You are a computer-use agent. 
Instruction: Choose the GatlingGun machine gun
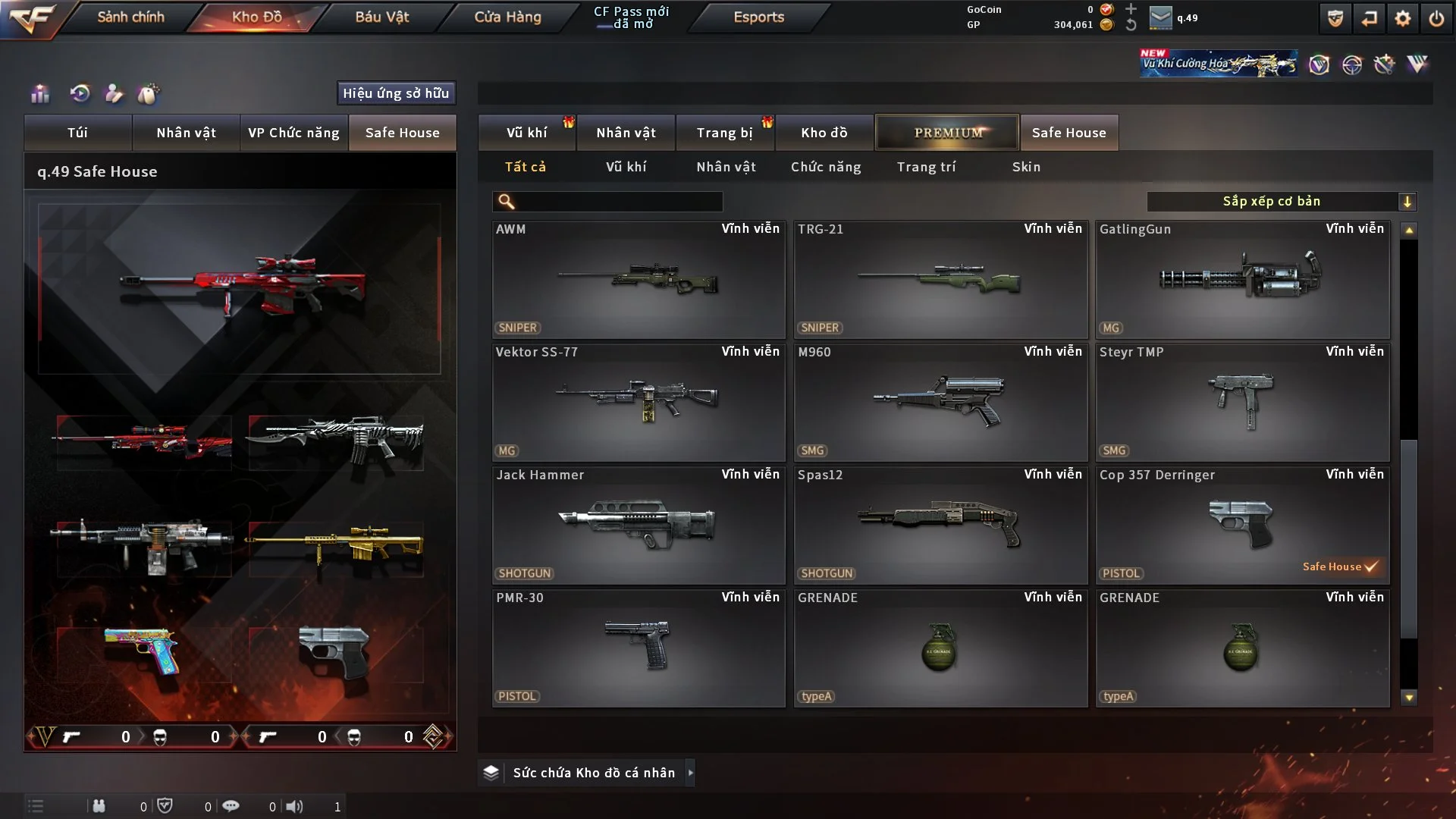pyautogui.click(x=1242, y=280)
